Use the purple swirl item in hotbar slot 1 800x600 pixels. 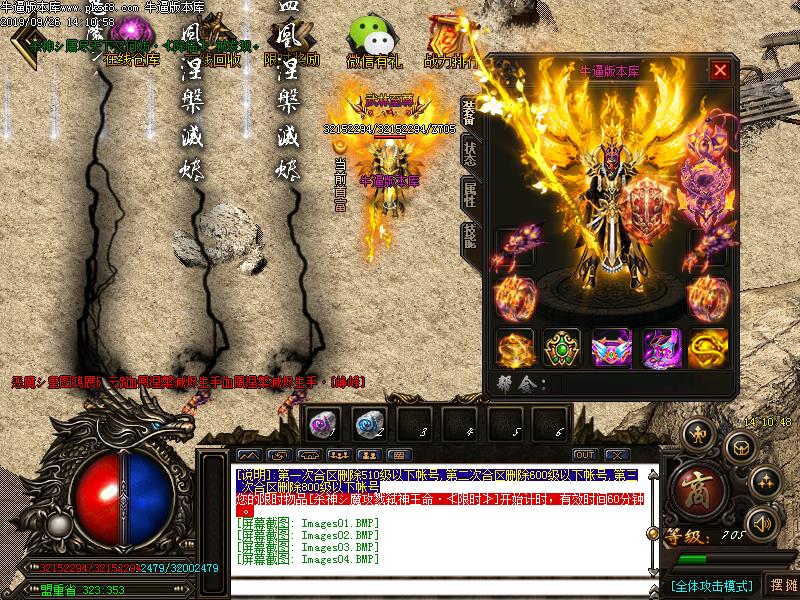321,424
